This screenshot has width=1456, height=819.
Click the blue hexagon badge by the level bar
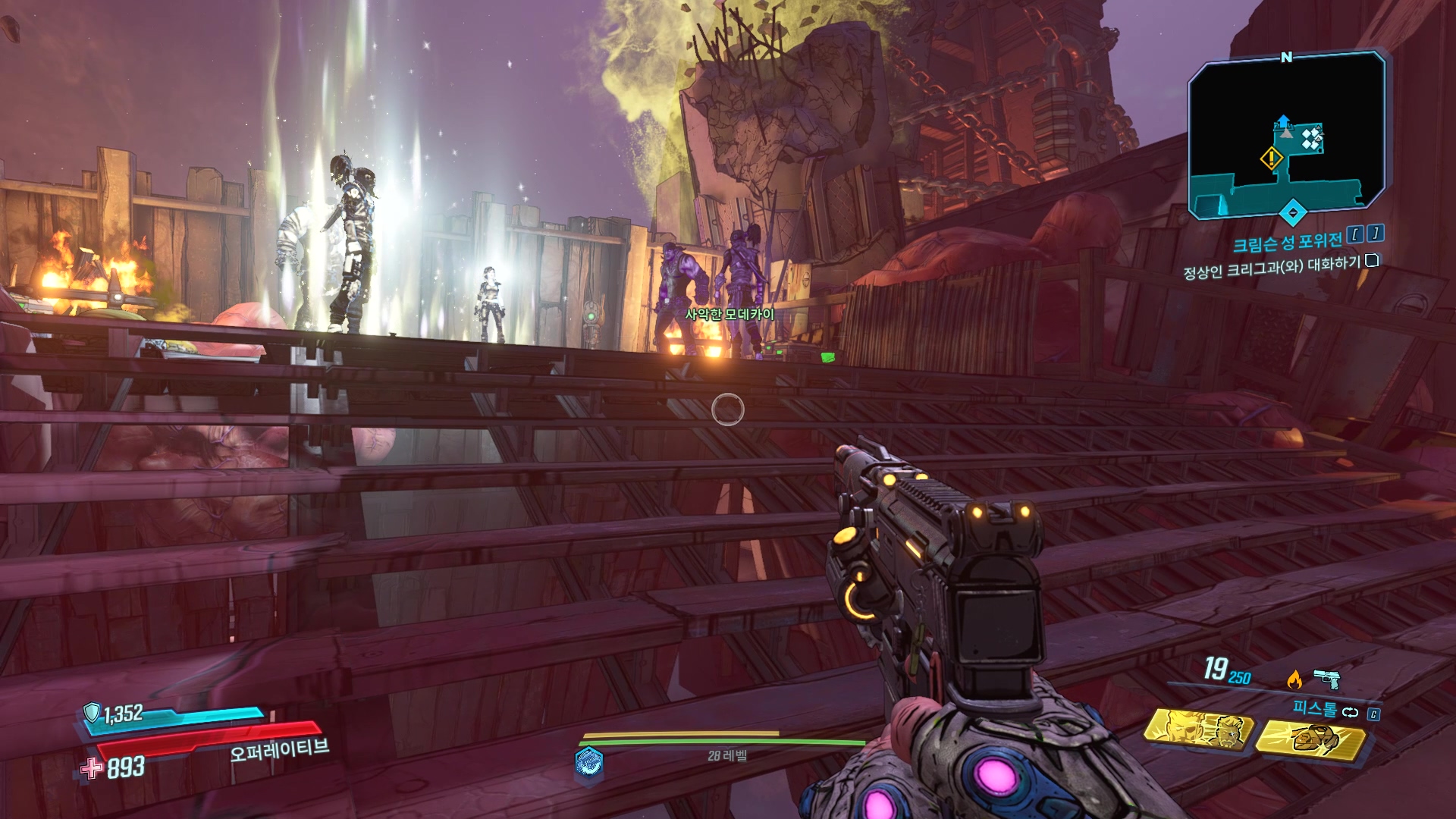(x=589, y=761)
